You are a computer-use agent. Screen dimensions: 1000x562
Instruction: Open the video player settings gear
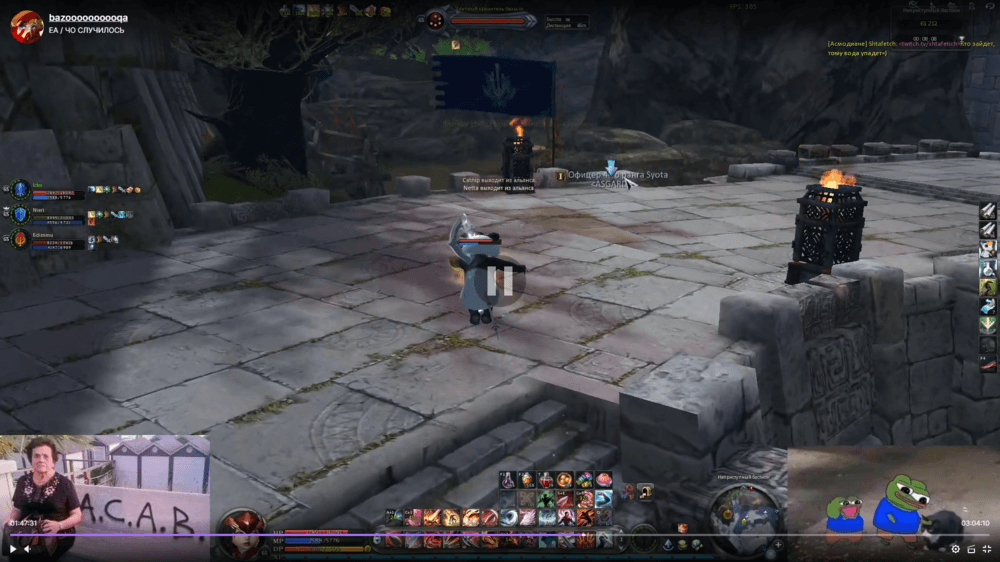955,549
